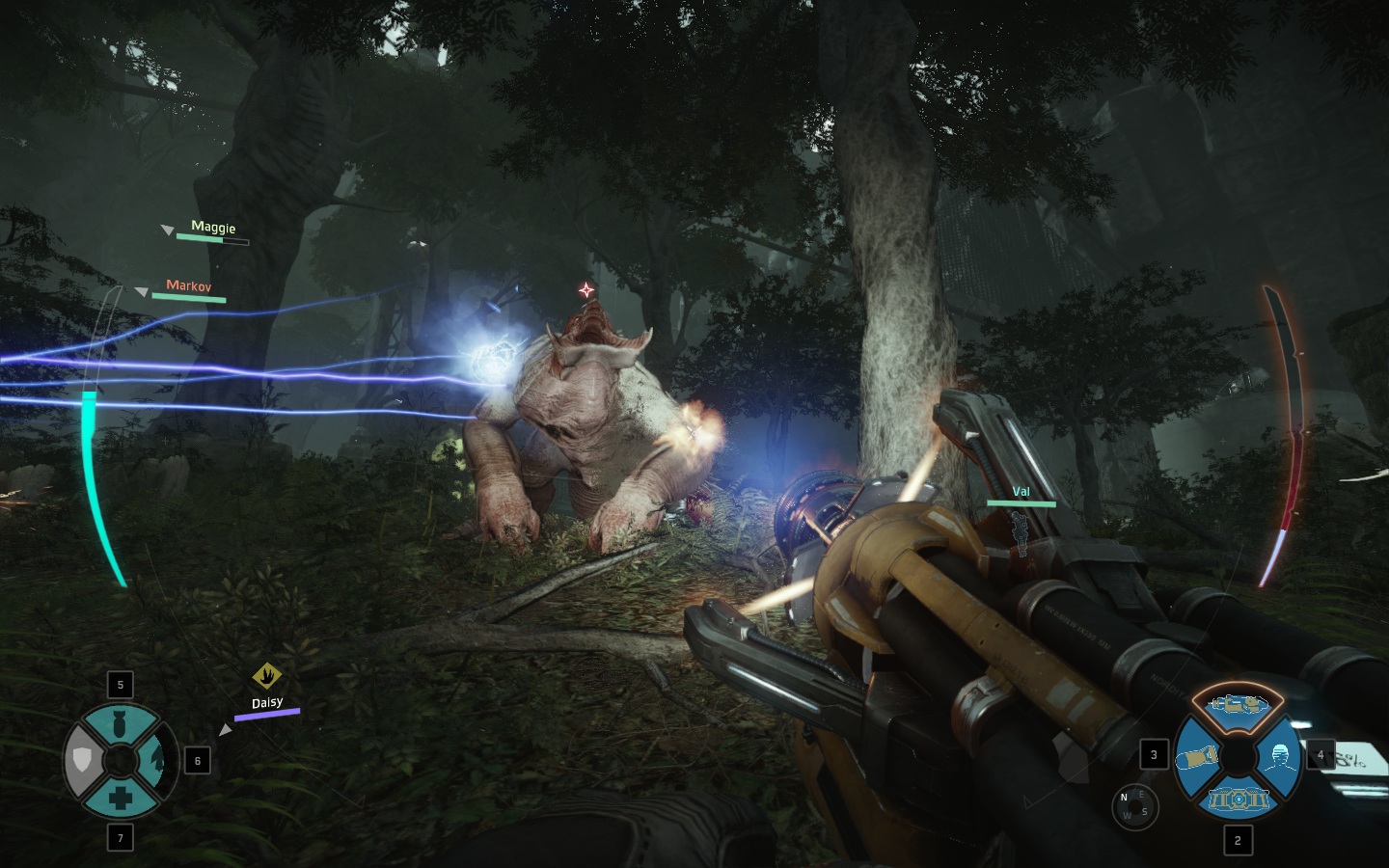This screenshot has height=868, width=1389.
Task: Click Val's teammate name marker
Action: (1021, 492)
